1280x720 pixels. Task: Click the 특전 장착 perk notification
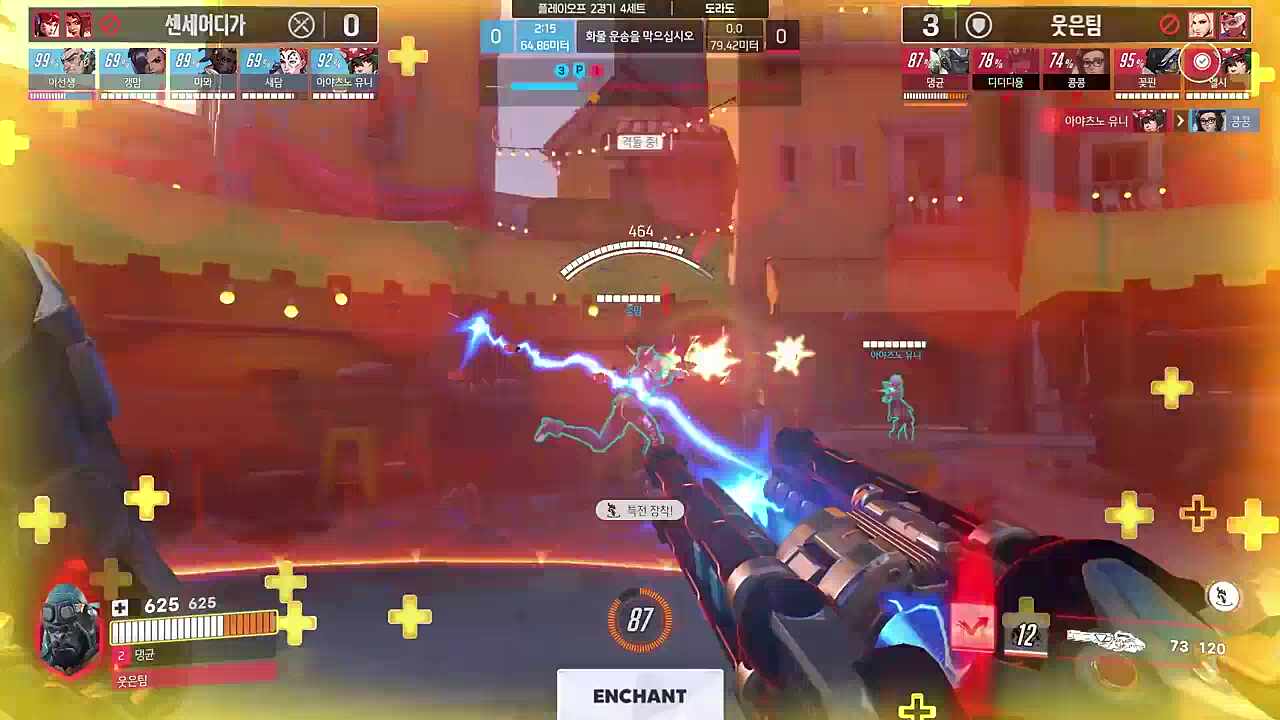tap(640, 509)
